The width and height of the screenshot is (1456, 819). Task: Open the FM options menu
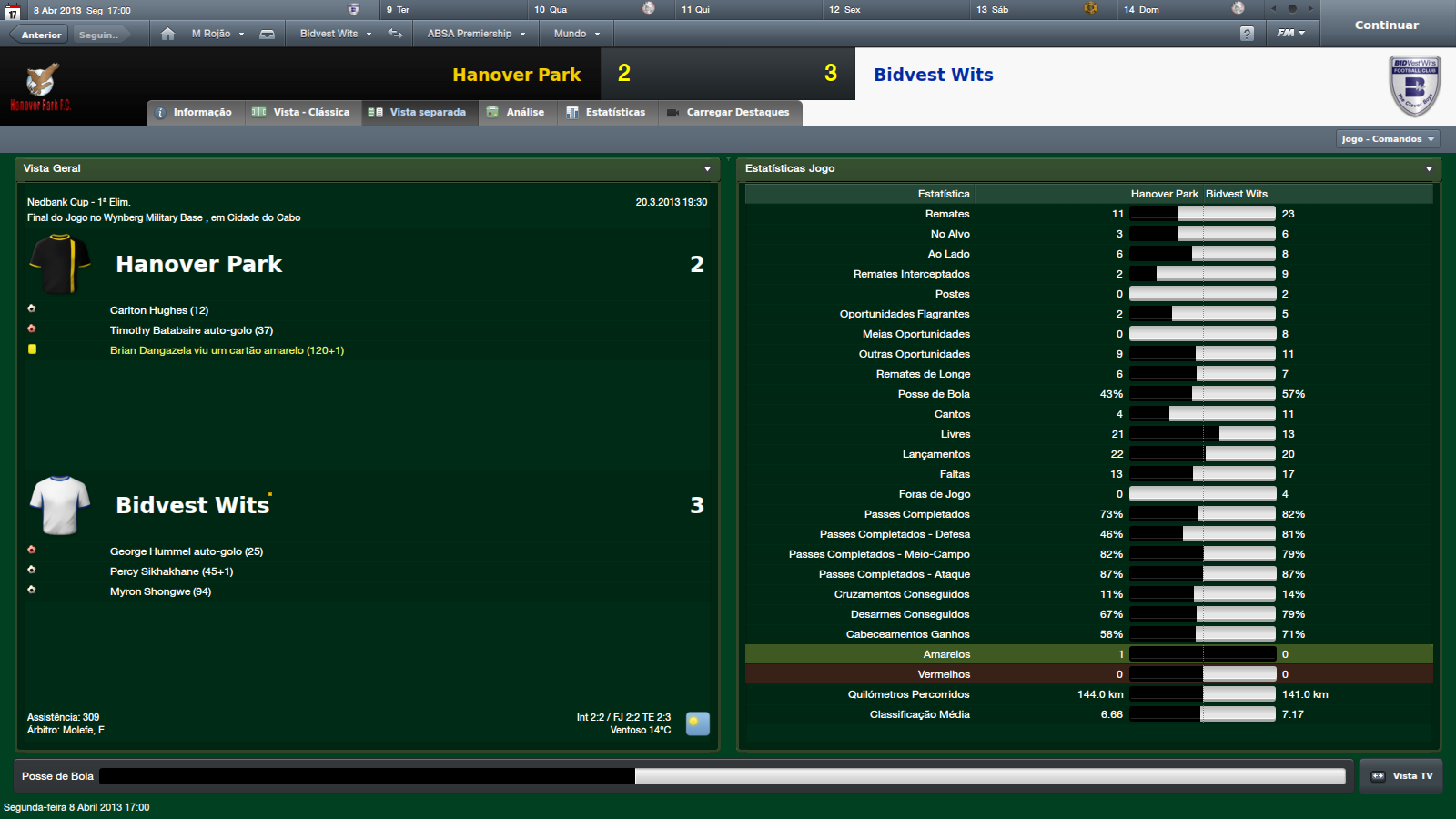tap(1290, 34)
